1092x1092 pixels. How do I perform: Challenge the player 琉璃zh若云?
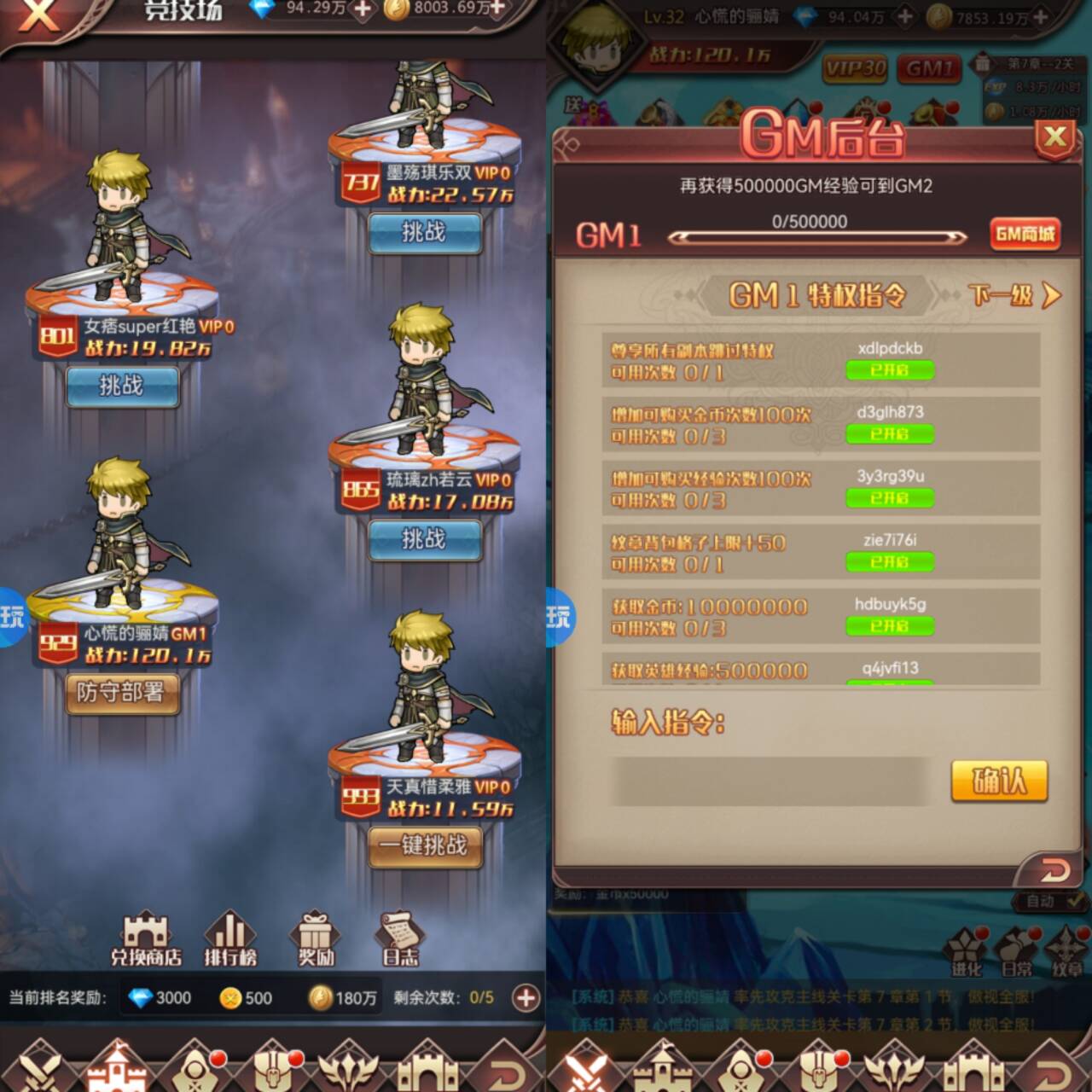(x=424, y=539)
